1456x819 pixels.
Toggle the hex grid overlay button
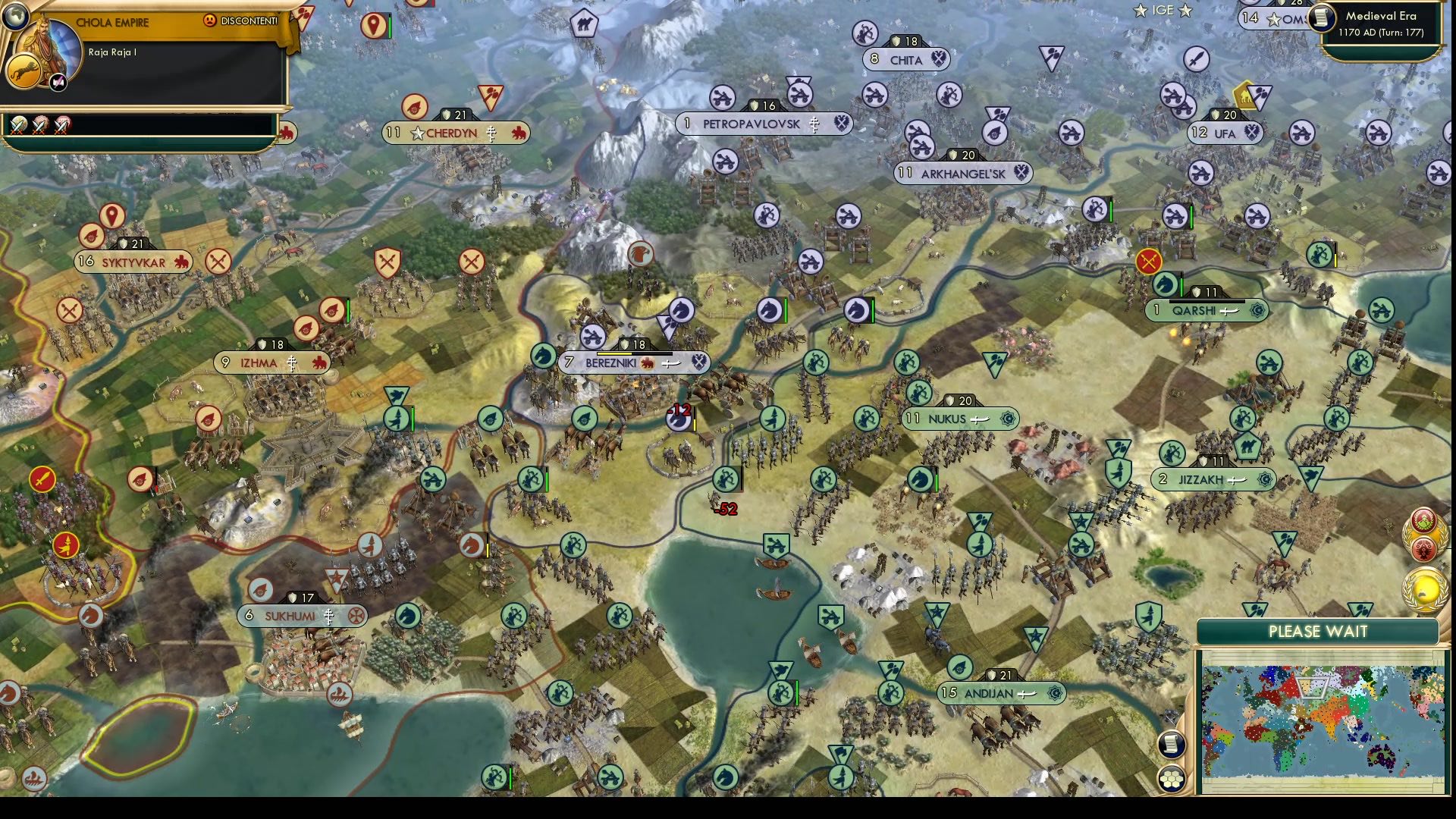pos(1172,780)
